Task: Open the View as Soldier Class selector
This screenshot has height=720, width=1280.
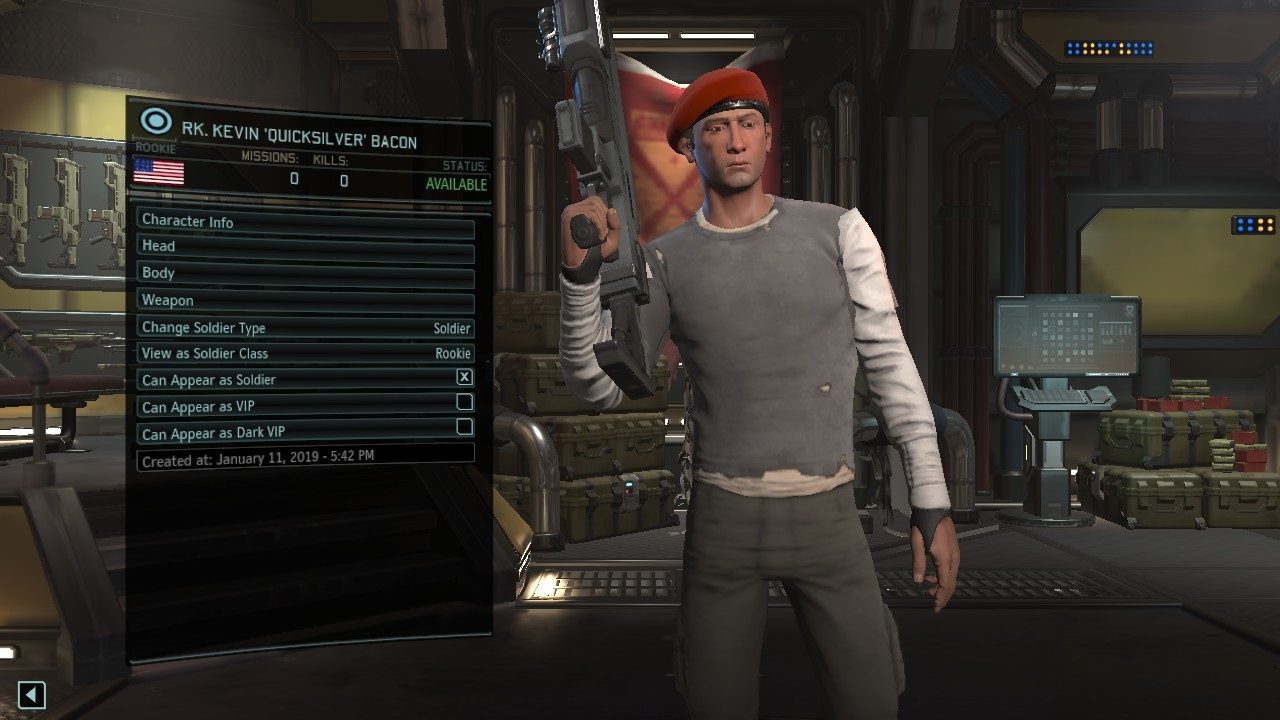Action: pyautogui.click(x=300, y=353)
